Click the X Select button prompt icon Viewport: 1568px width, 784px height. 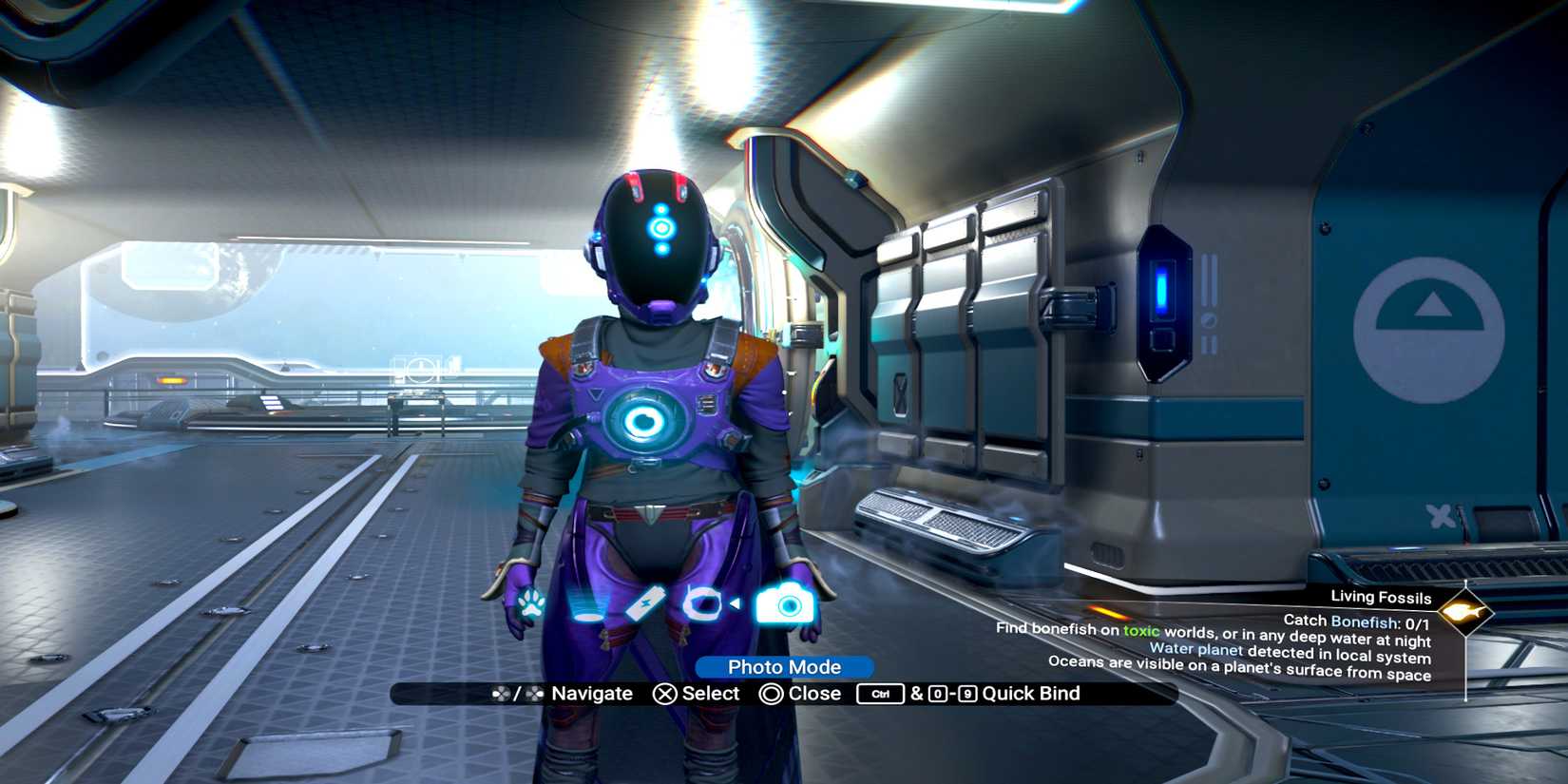[x=667, y=694]
